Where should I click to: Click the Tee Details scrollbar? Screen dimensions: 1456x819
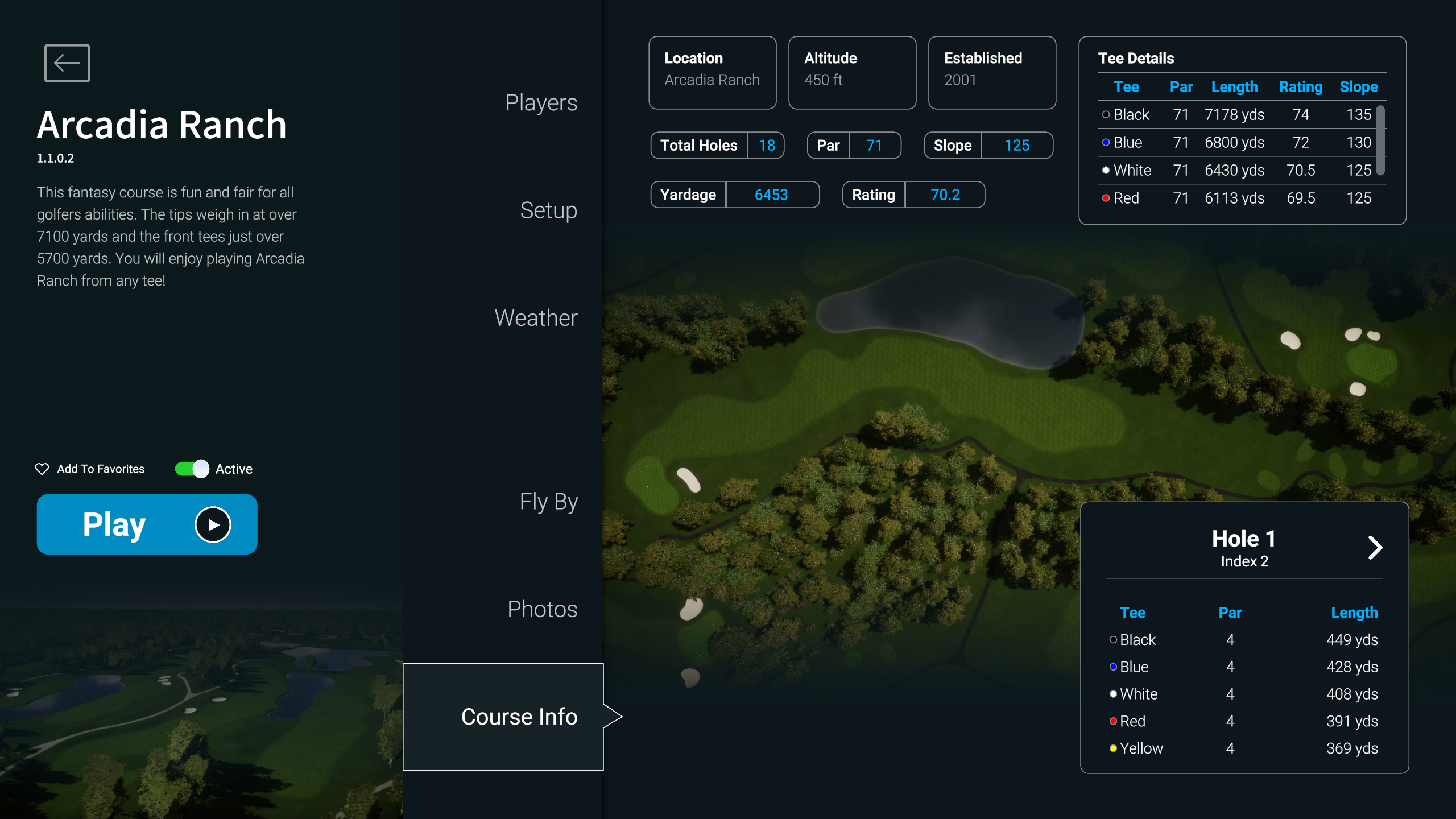pos(1380,140)
